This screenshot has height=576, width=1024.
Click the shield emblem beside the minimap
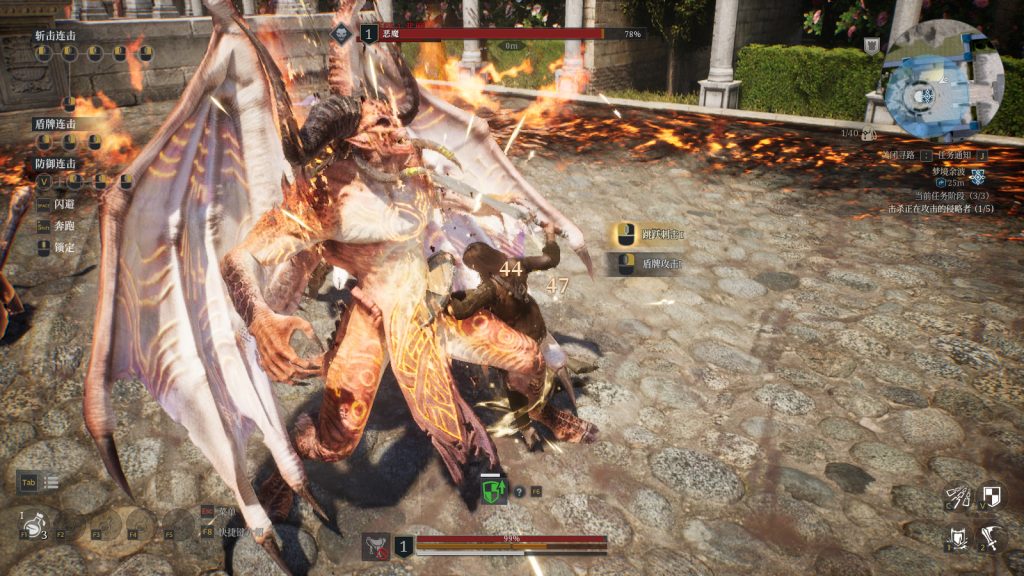pos(872,45)
